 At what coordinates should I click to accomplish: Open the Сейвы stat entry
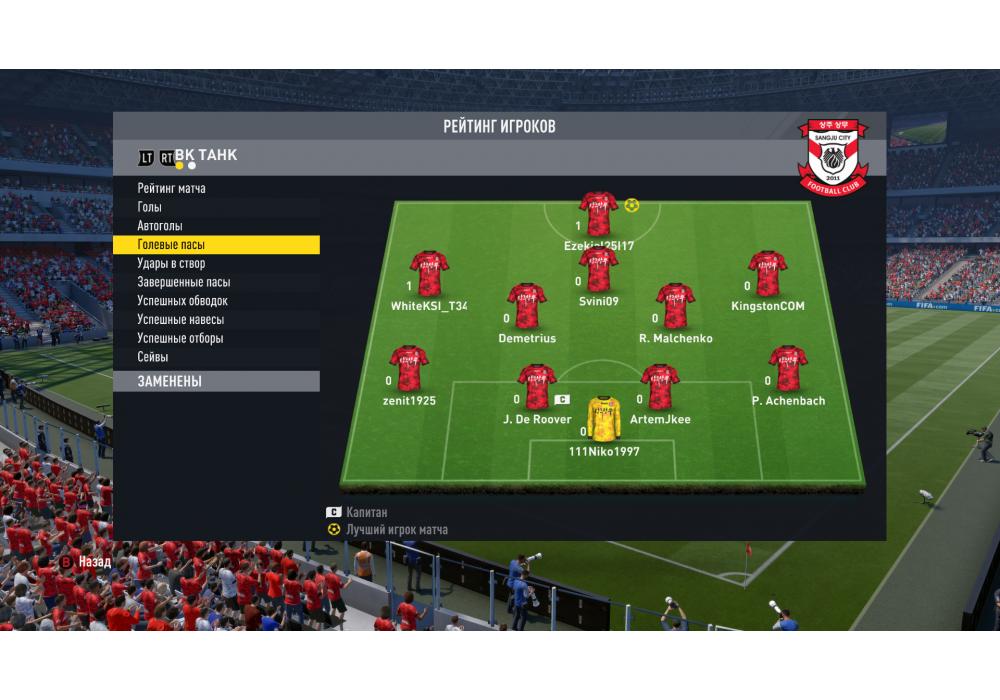pos(153,357)
